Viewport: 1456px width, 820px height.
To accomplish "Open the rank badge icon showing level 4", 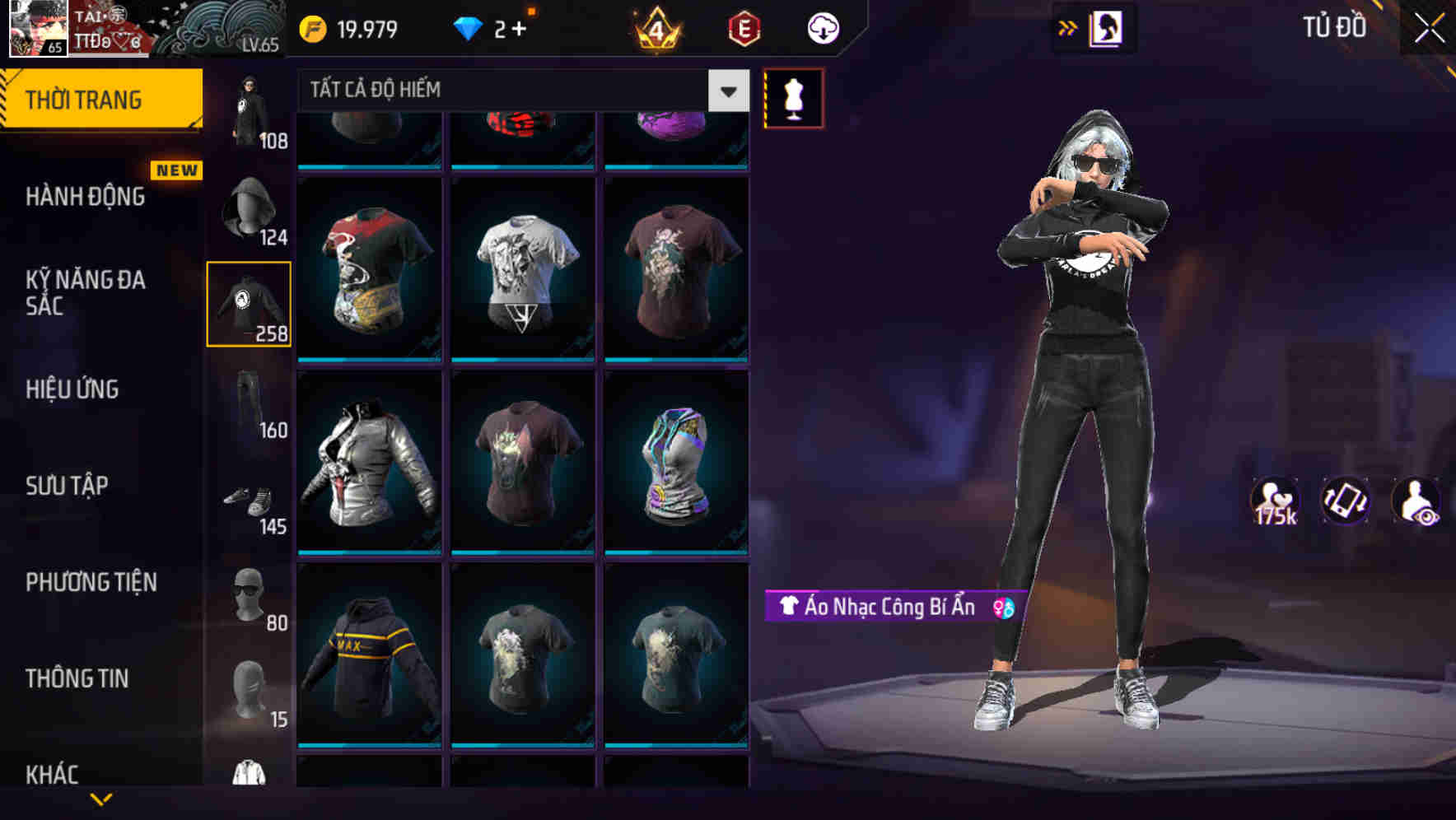I will click(653, 27).
